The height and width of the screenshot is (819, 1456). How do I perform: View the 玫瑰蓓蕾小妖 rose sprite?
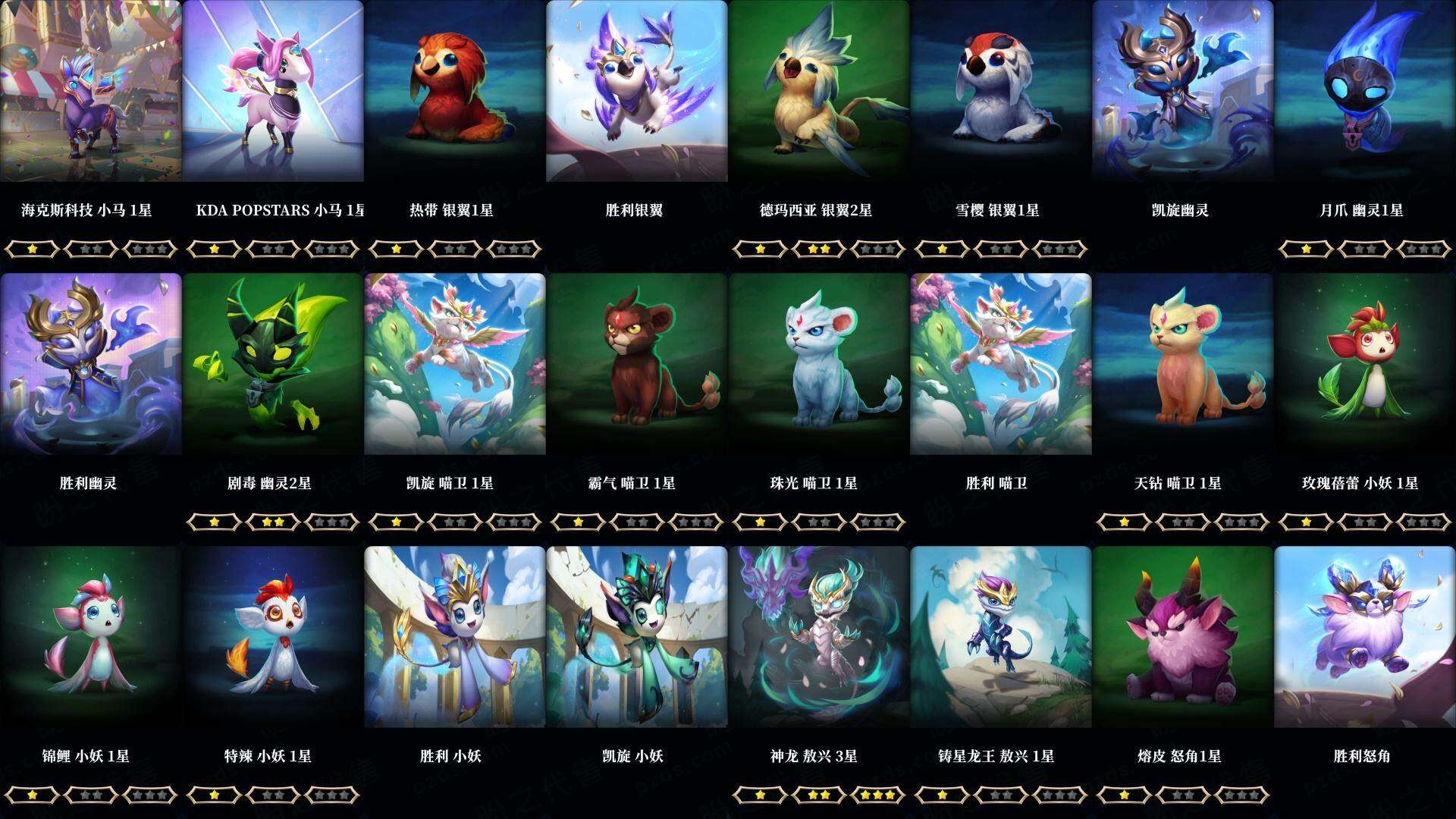coord(1365,364)
